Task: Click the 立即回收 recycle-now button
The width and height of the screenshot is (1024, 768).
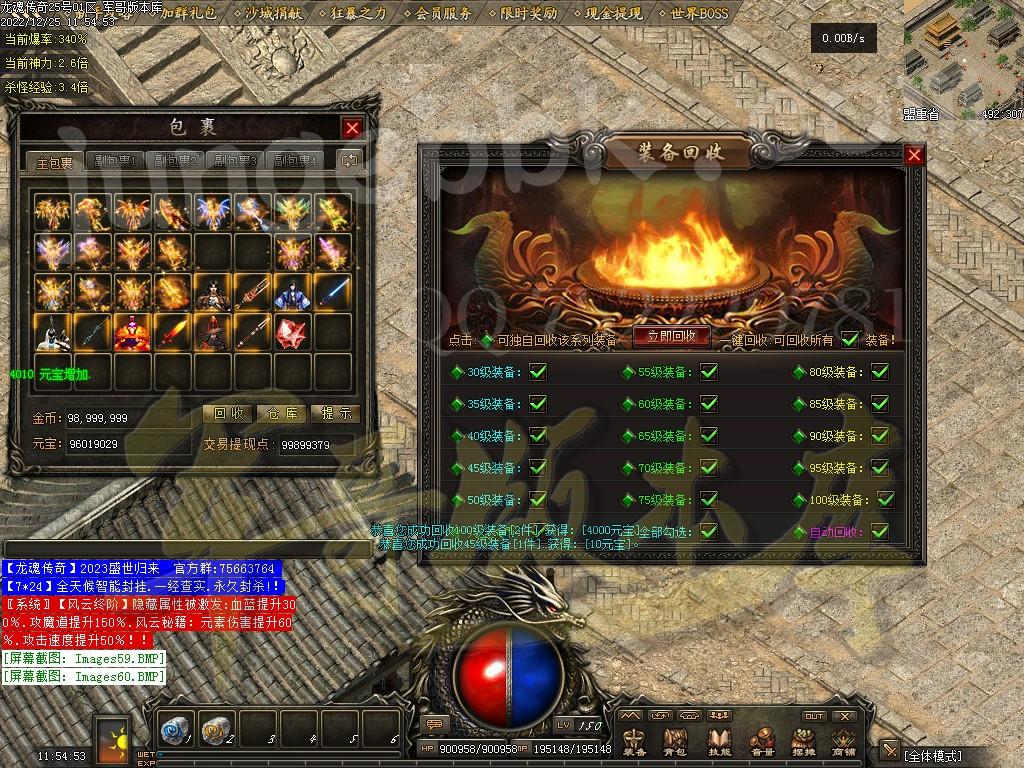Action: (671, 337)
